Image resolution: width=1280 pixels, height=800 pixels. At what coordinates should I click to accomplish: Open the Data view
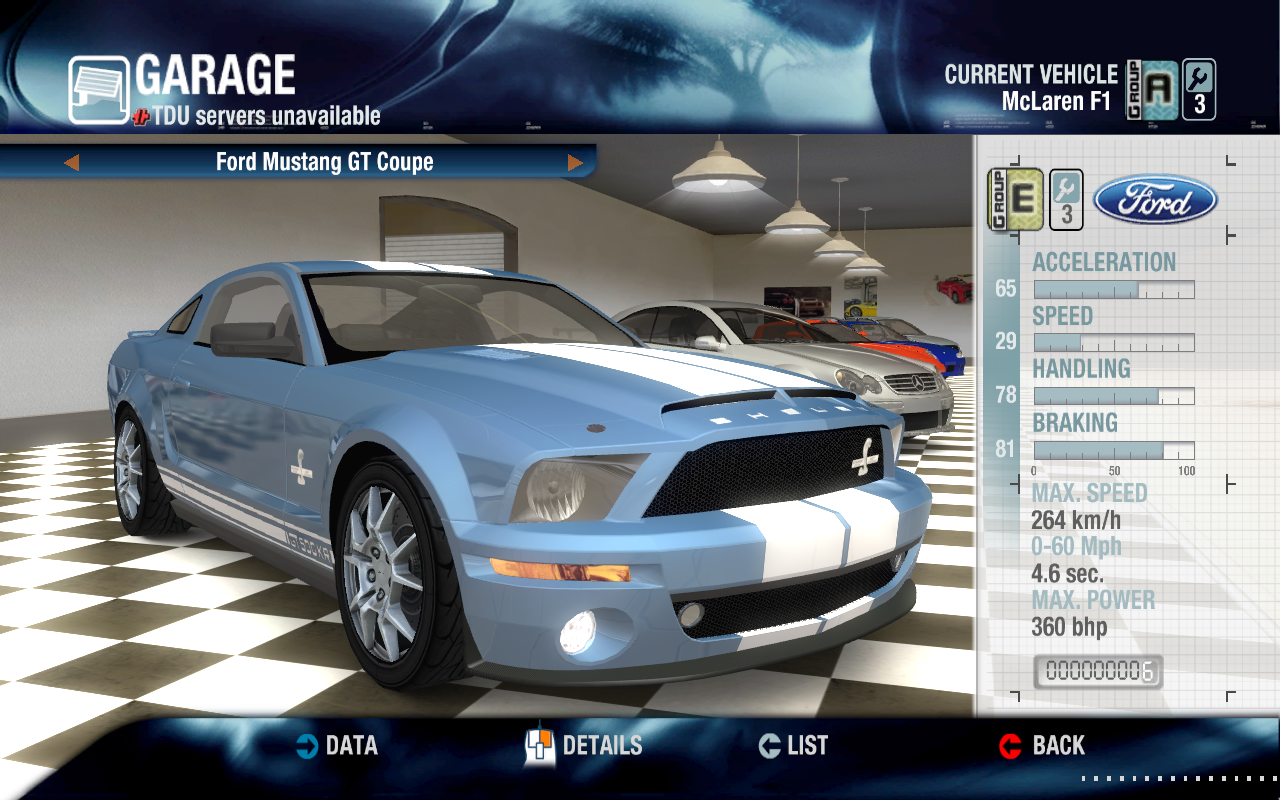coord(337,745)
